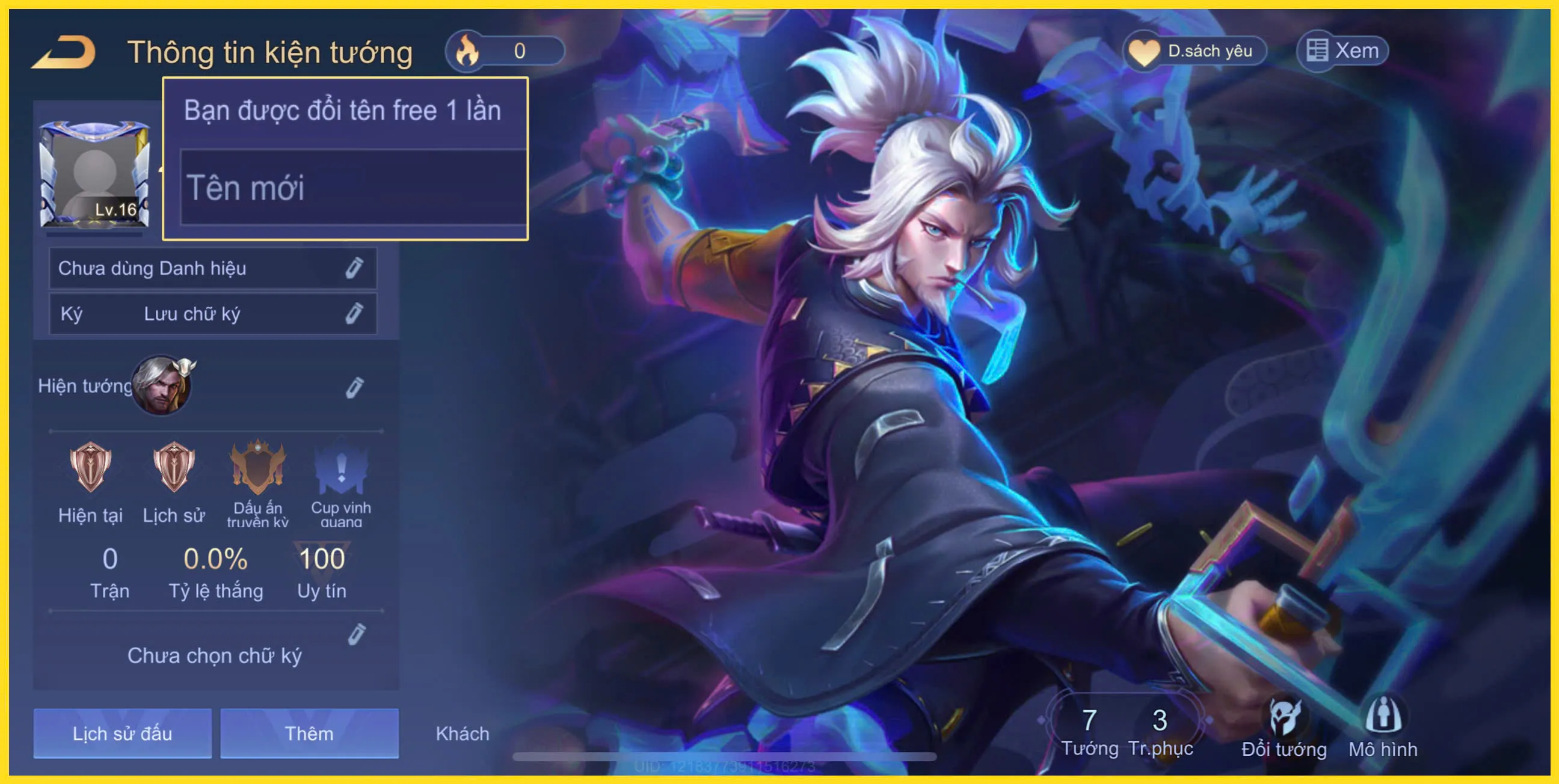Click the Lịch sử rank shield icon
1559x784 pixels.
173,469
